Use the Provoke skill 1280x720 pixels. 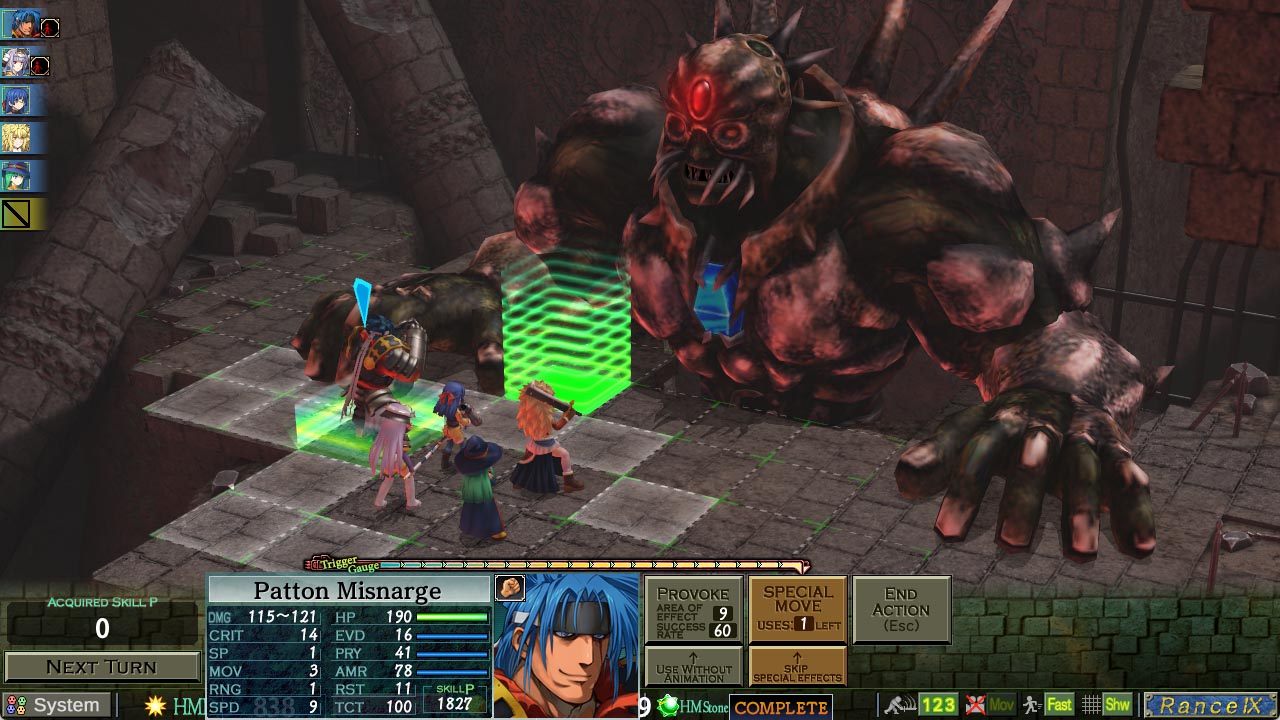[693, 609]
